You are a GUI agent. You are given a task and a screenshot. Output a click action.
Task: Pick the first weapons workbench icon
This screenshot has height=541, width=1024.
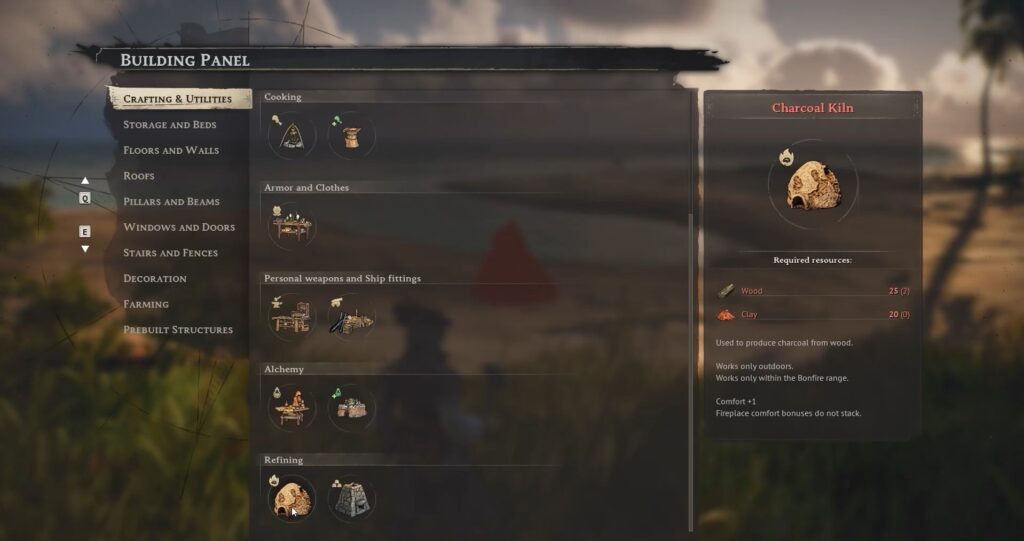click(292, 318)
